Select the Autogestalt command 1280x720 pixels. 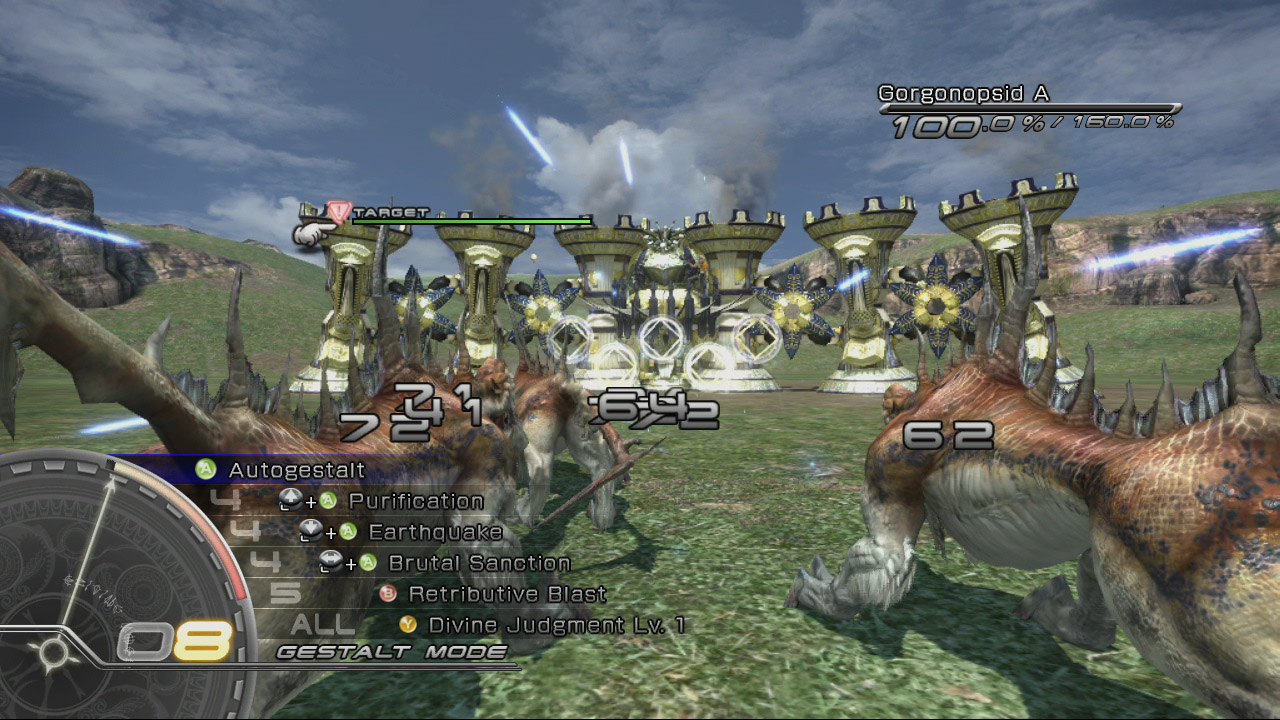296,470
